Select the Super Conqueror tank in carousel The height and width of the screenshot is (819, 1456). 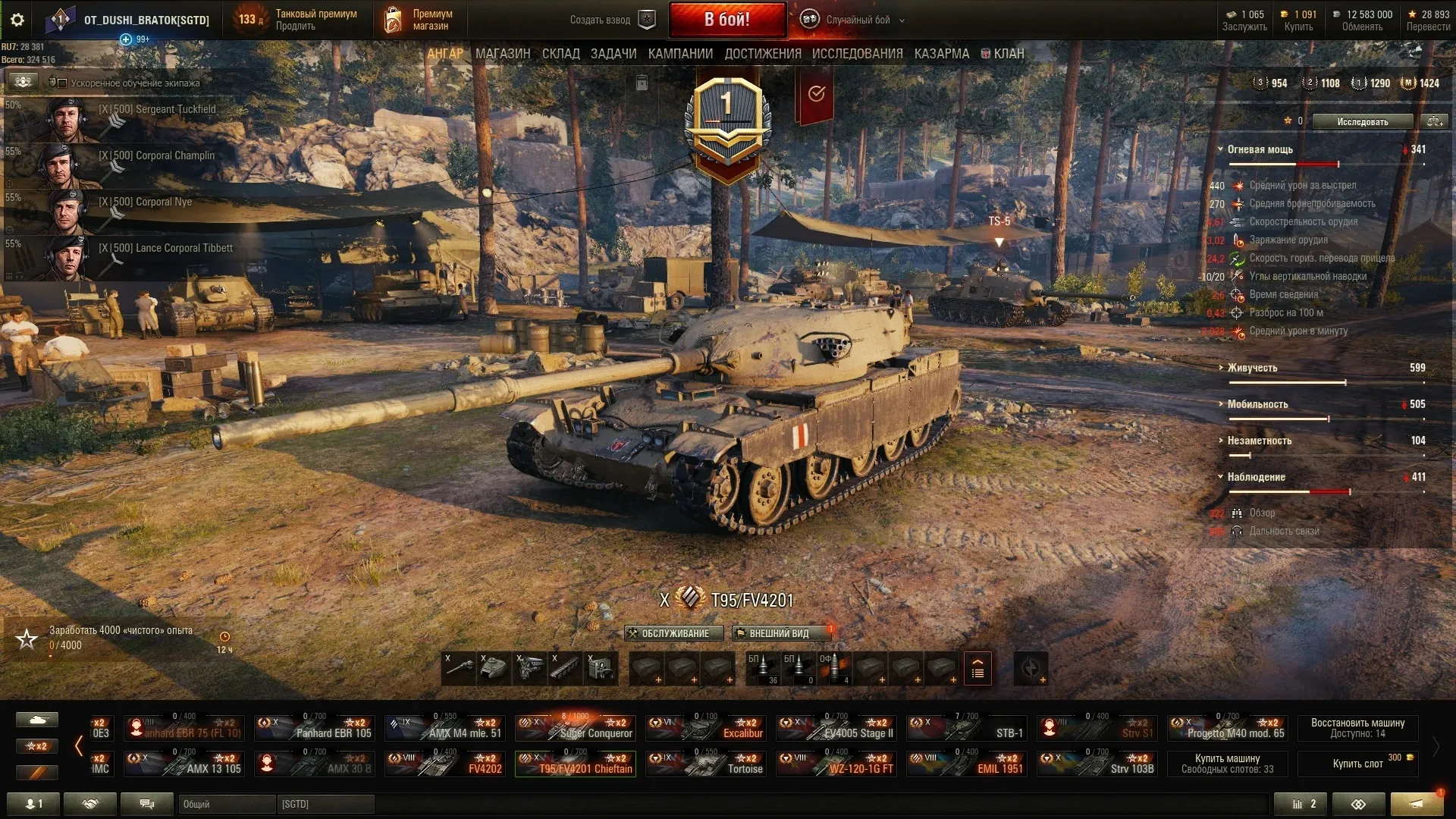click(x=576, y=727)
